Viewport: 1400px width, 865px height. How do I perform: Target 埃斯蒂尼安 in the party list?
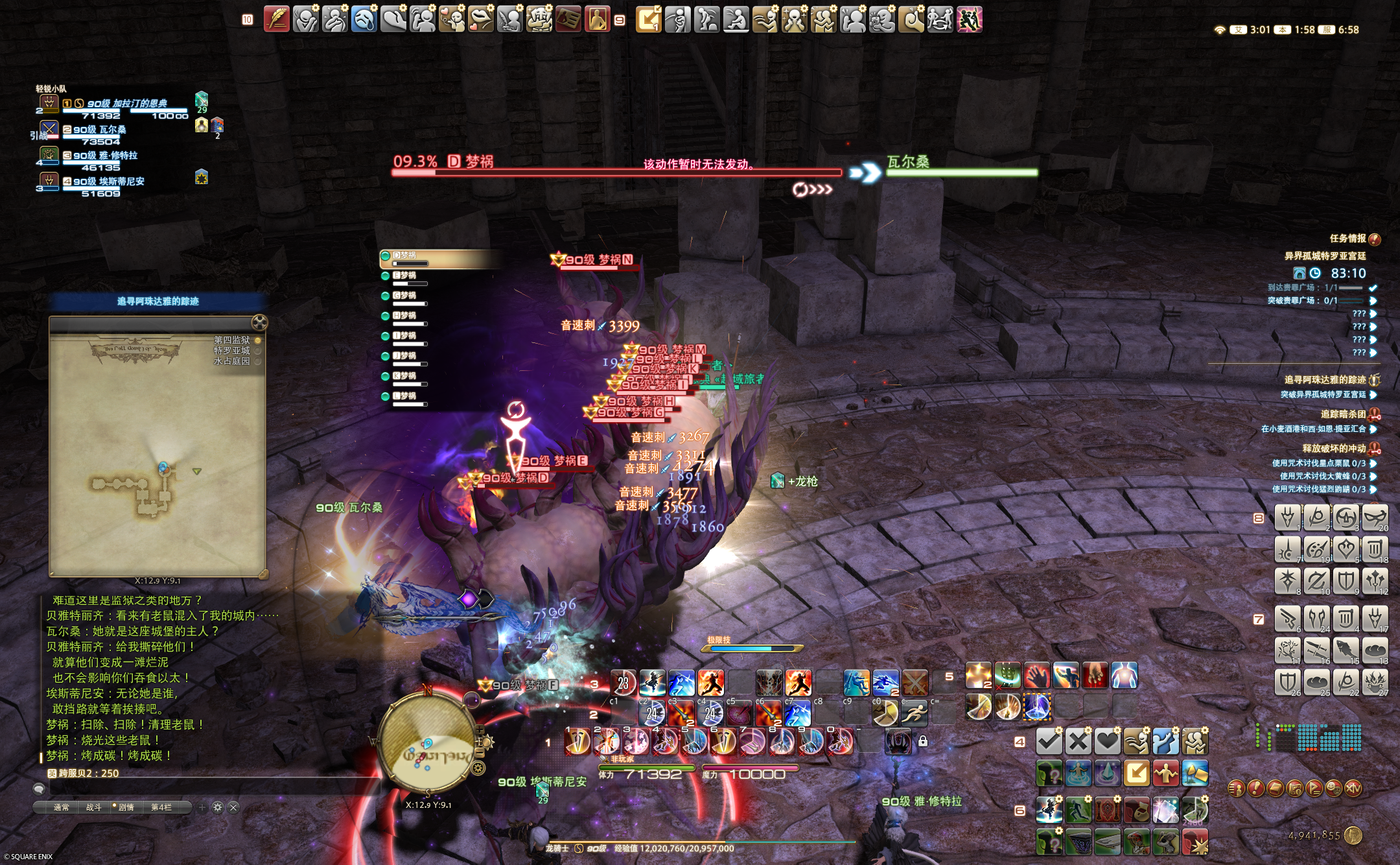(108, 182)
